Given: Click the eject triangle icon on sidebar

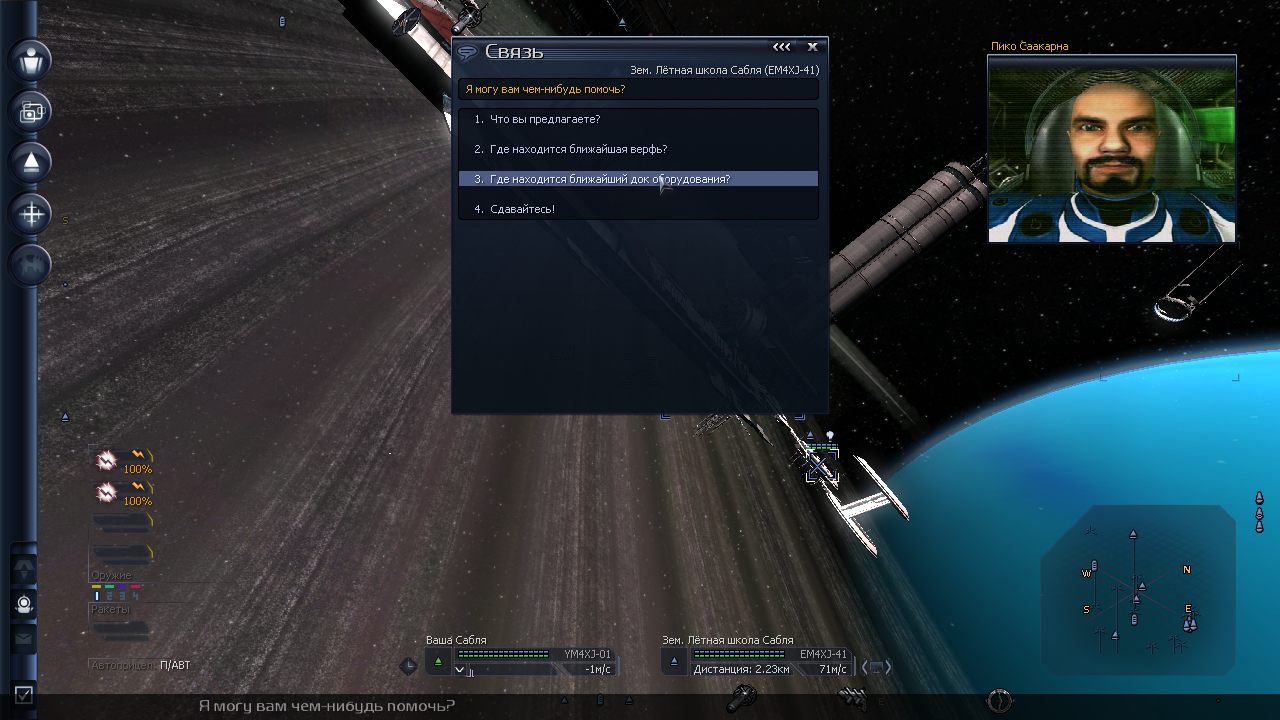Looking at the screenshot, I should coord(29,161).
